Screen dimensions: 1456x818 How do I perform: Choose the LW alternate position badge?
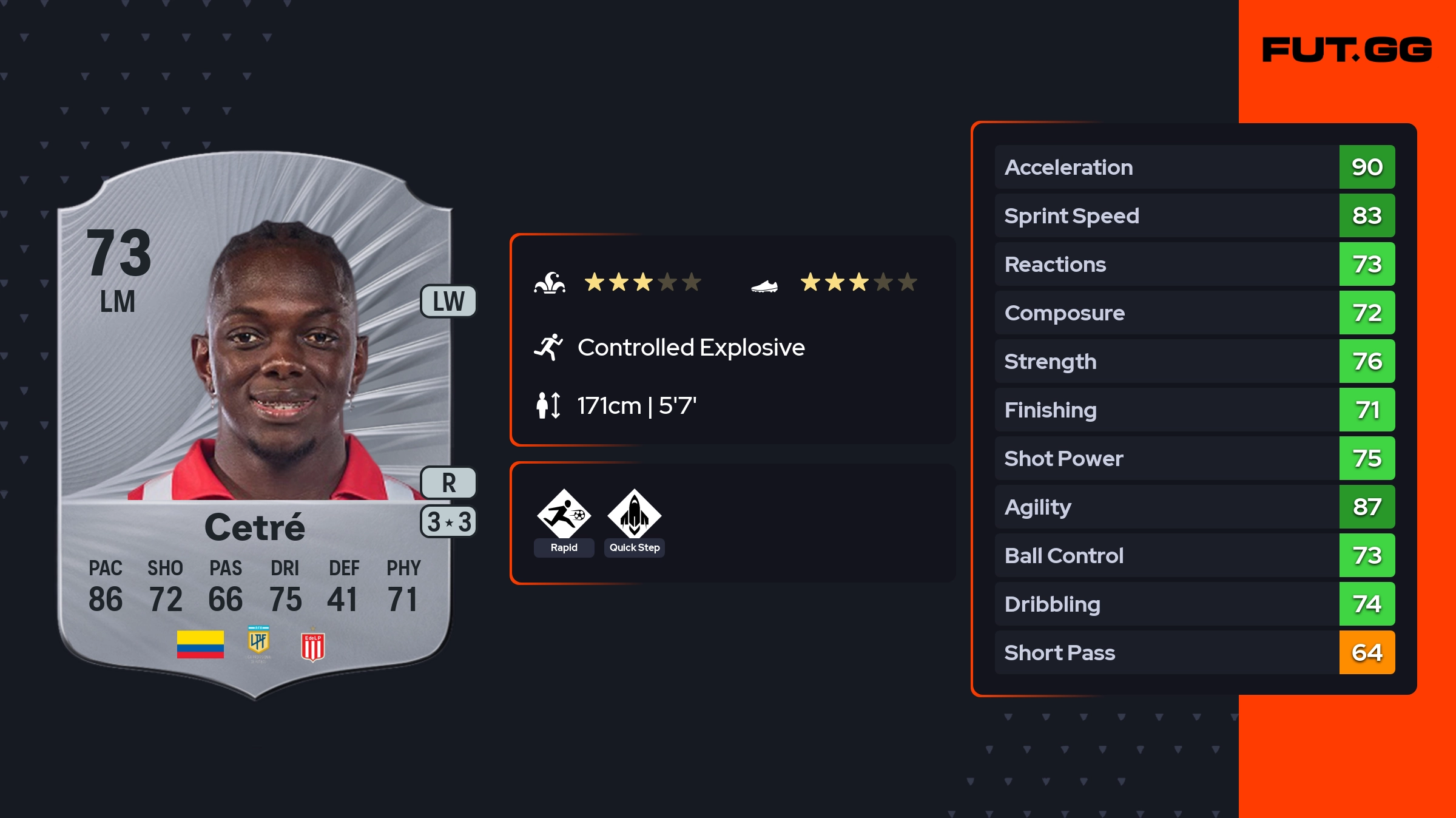[448, 302]
